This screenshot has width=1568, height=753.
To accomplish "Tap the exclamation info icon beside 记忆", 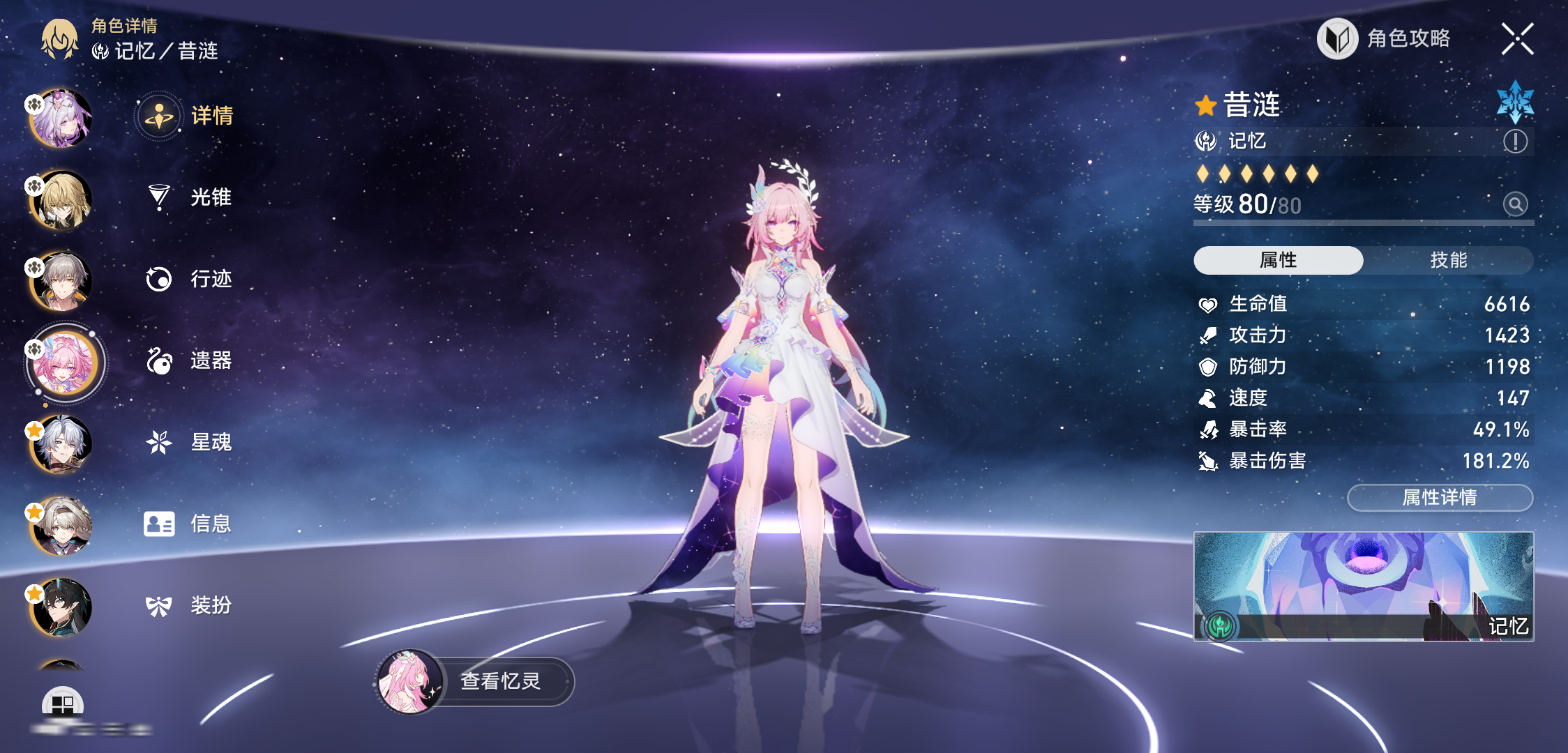I will pos(1514,142).
